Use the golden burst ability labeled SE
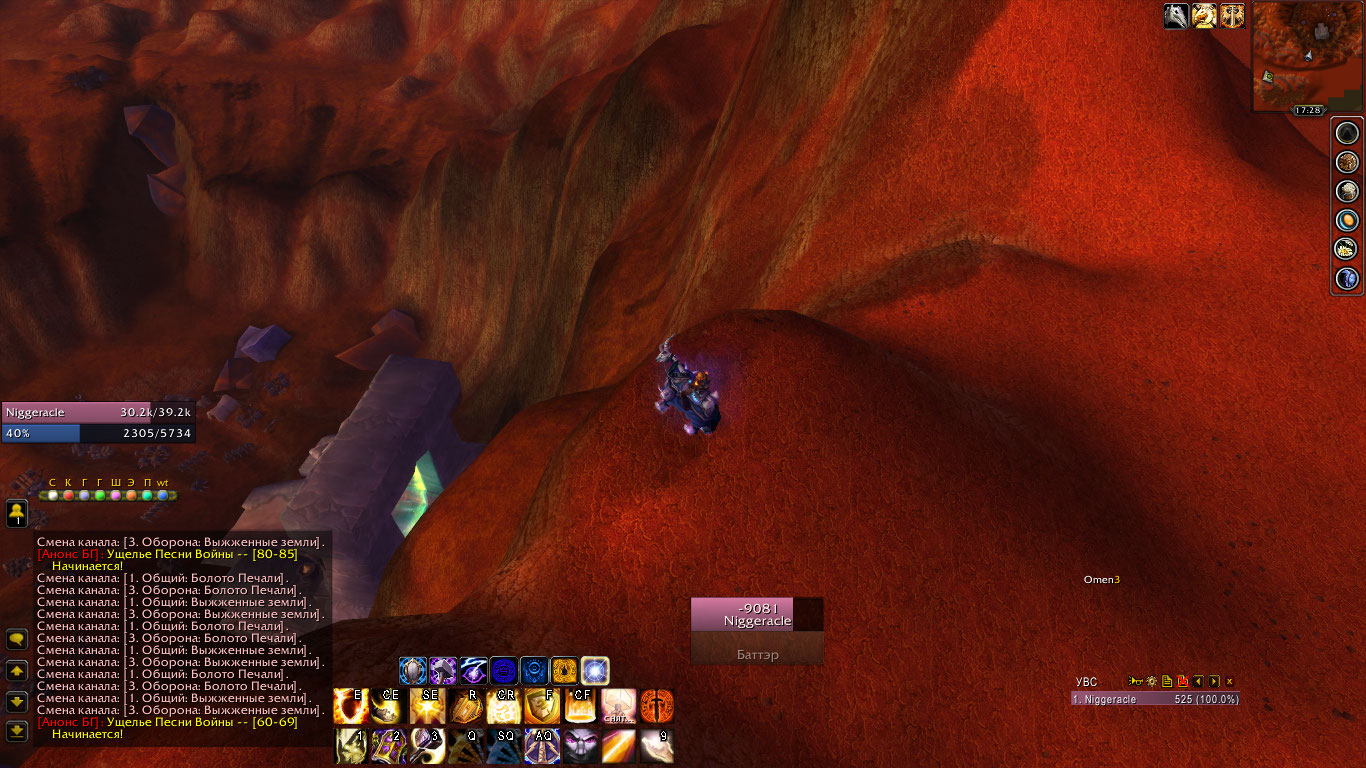The width and height of the screenshot is (1366, 768). (427, 706)
